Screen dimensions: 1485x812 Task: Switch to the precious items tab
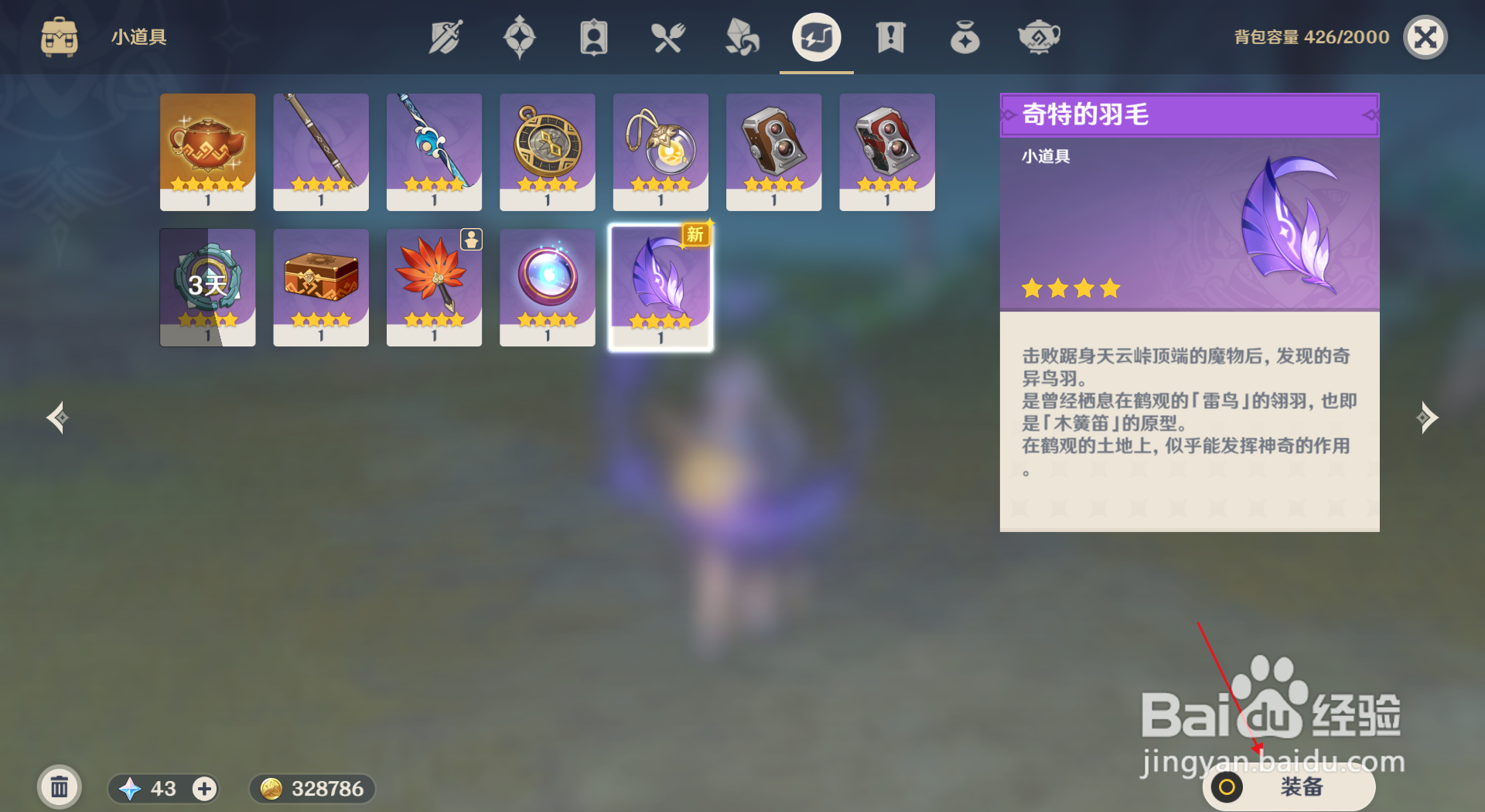coord(964,36)
